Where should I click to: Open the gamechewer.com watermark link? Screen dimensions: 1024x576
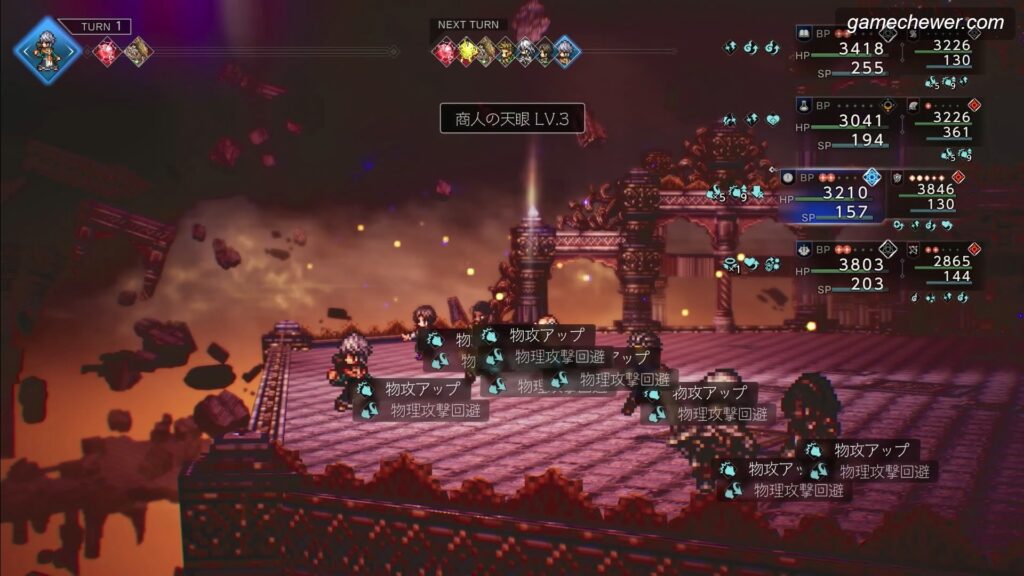(925, 22)
